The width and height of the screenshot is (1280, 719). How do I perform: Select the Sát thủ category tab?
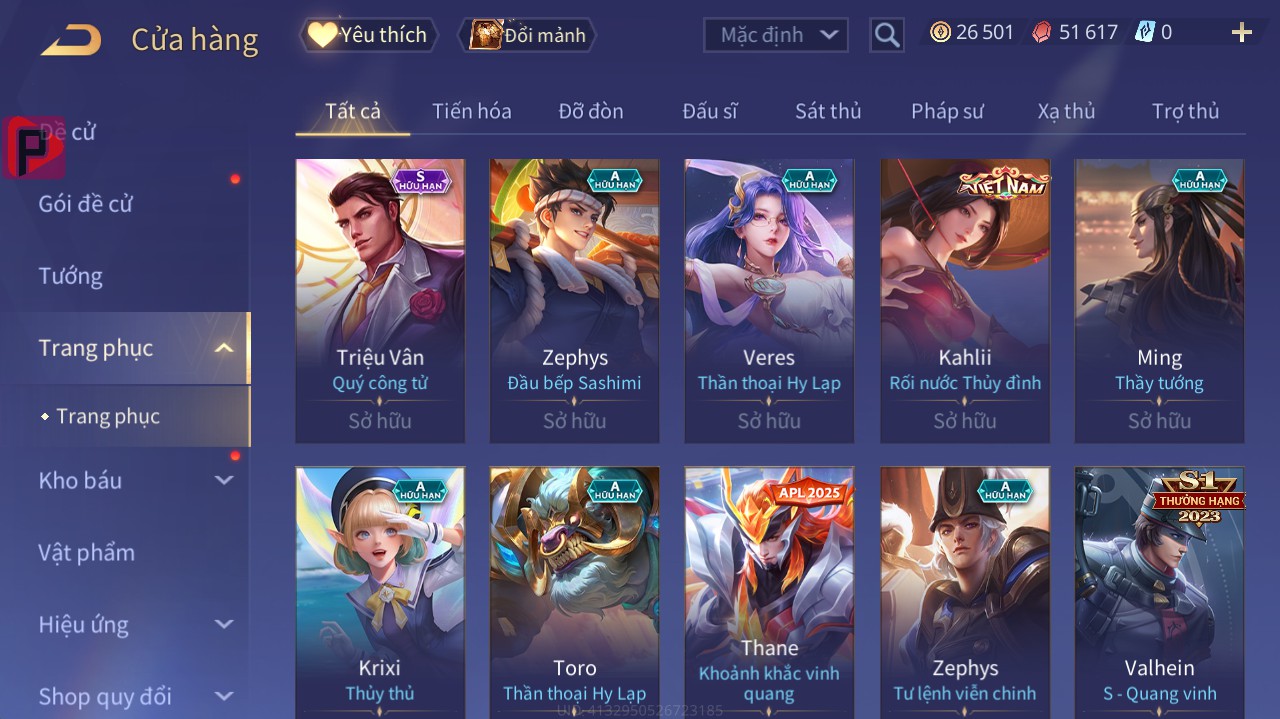pyautogui.click(x=827, y=111)
